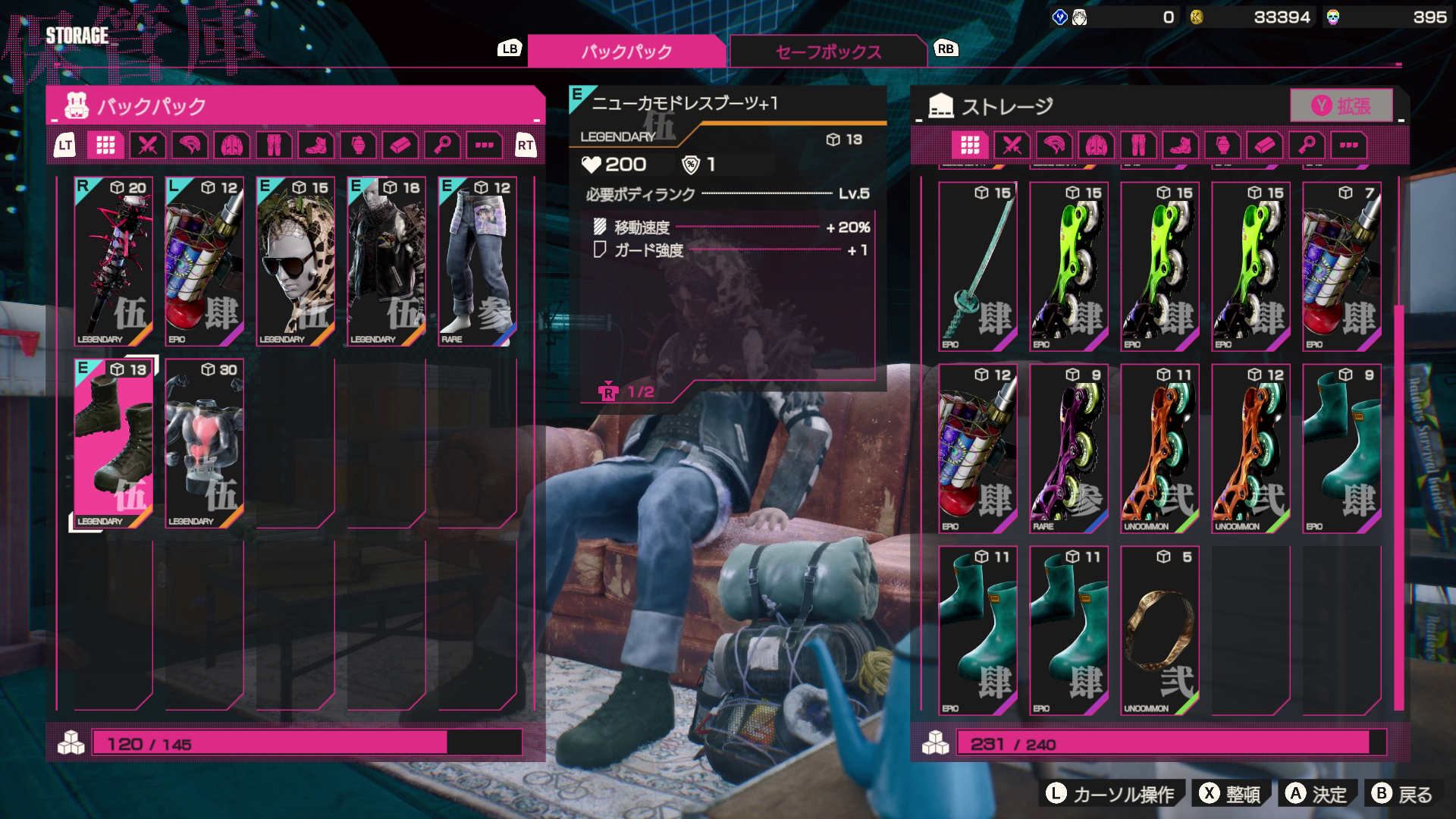Image resolution: width=1456 pixels, height=819 pixels.
Task: Filter storage by pants category
Action: coord(1138,145)
